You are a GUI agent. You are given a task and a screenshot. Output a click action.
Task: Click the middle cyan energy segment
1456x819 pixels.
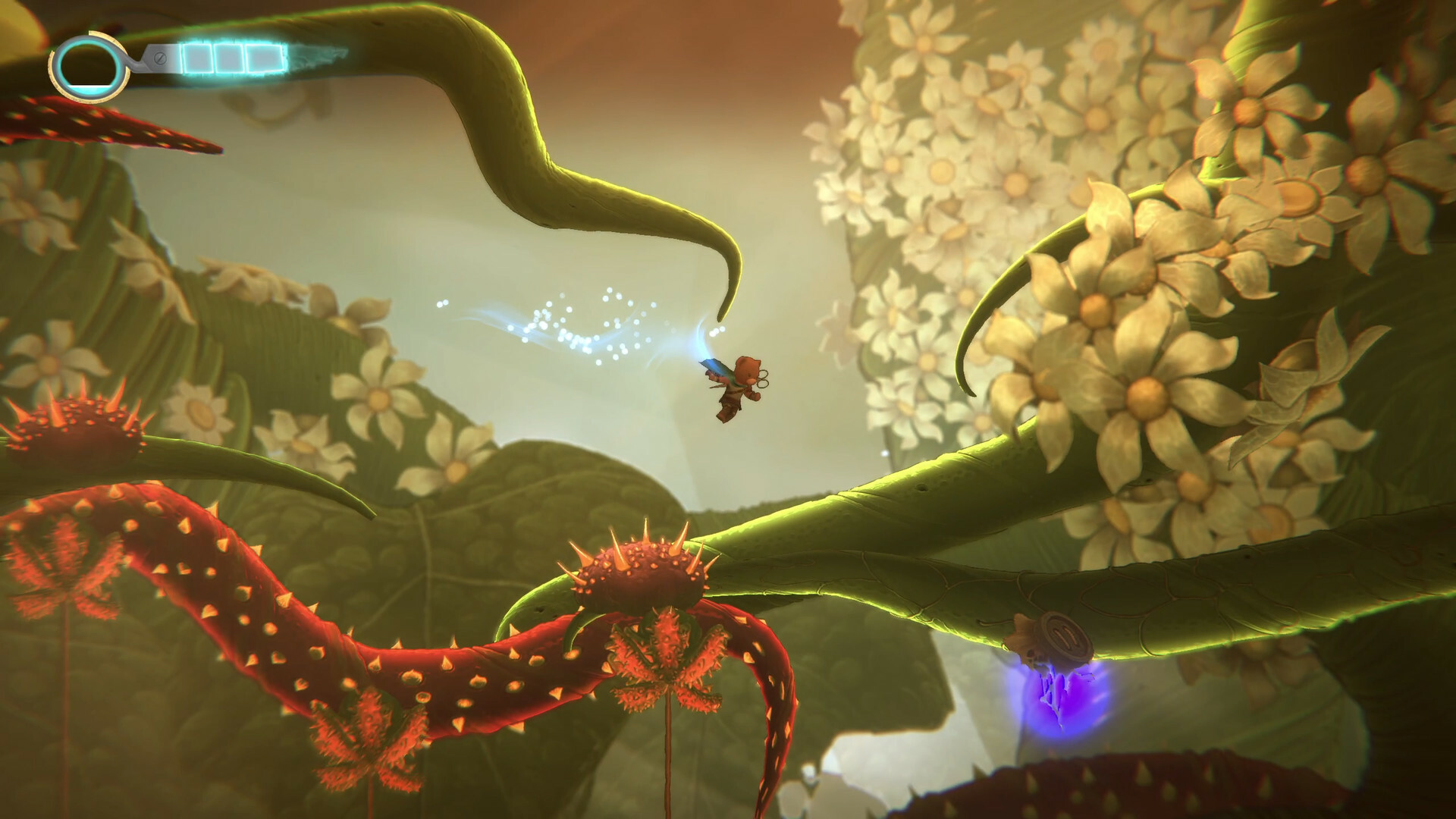(228, 58)
